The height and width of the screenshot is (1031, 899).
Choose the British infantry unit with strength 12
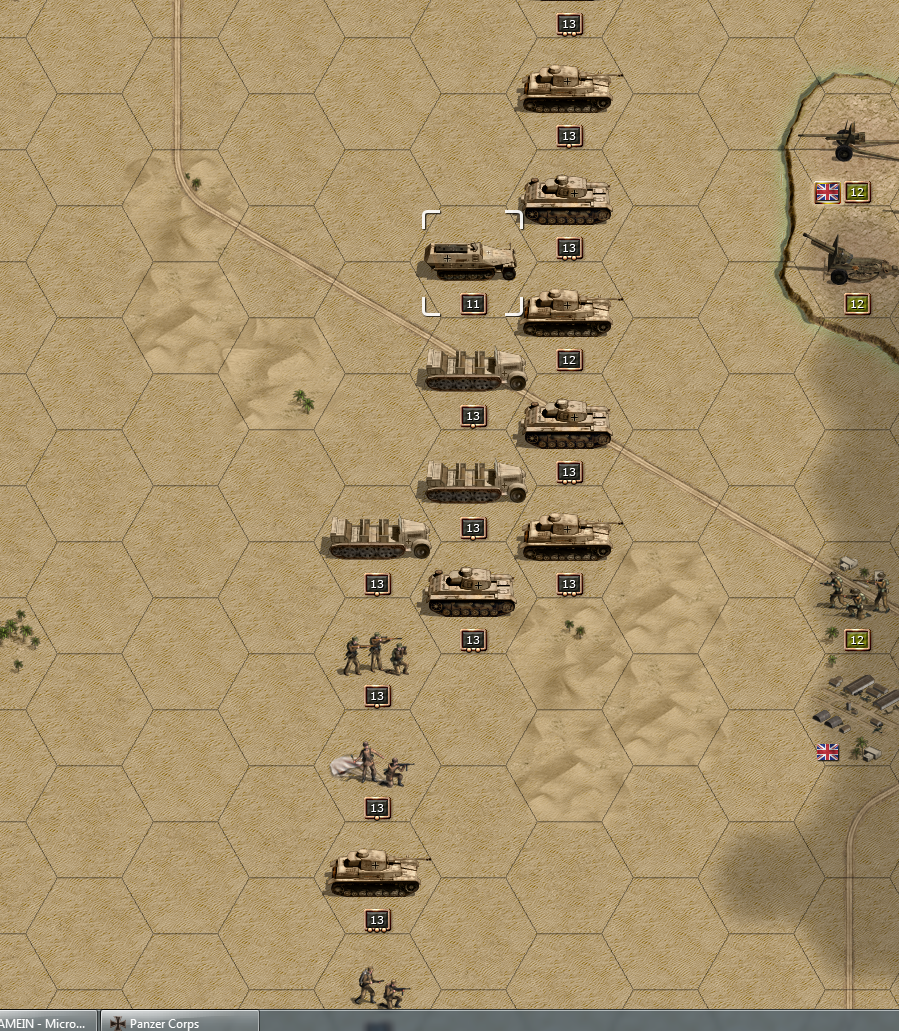855,590
